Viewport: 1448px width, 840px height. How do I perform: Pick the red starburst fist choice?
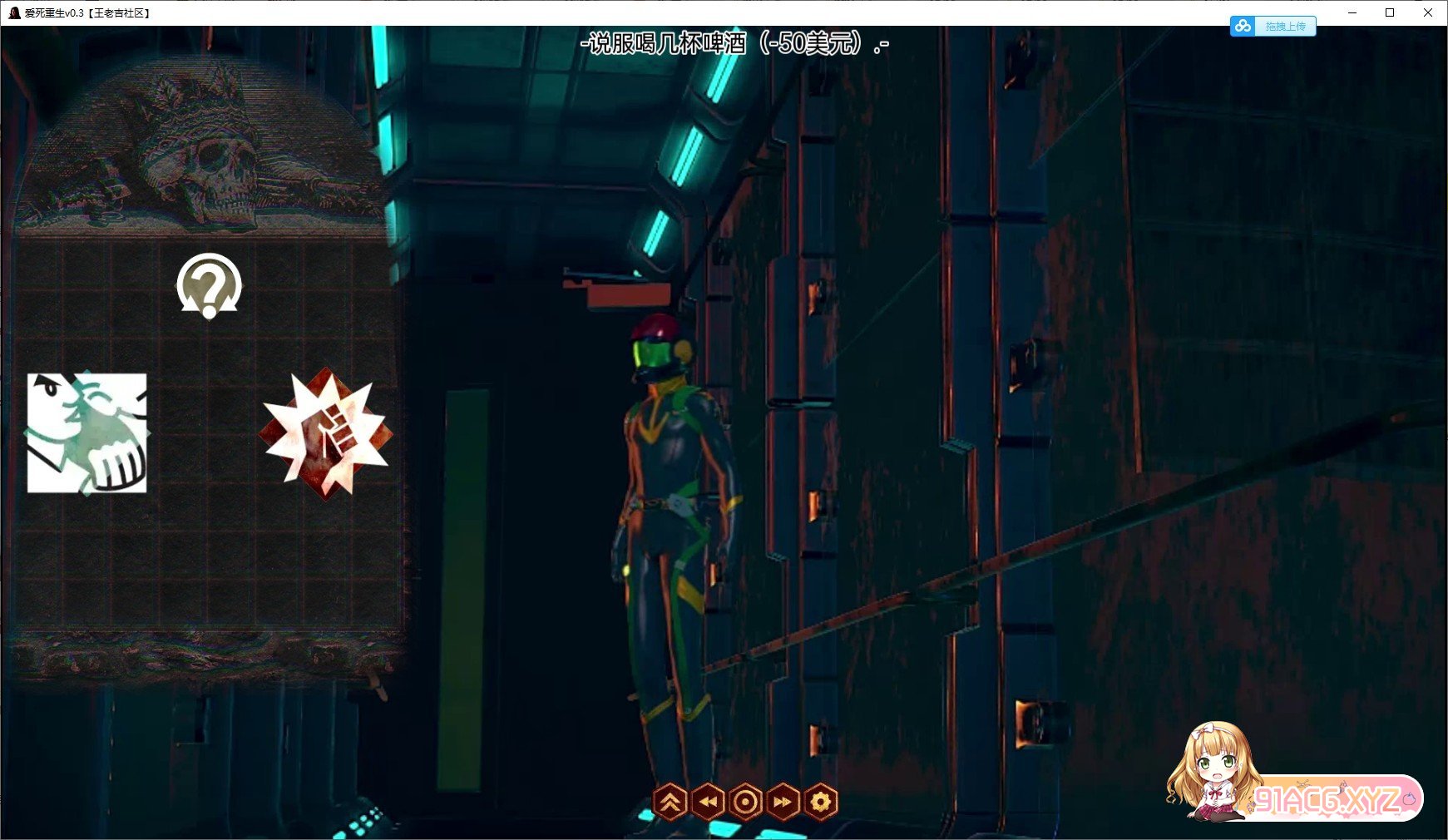click(326, 433)
